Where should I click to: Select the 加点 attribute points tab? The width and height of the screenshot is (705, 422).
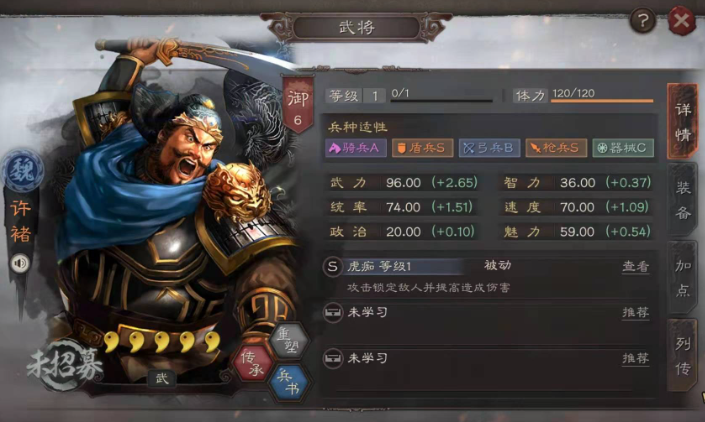tap(682, 277)
